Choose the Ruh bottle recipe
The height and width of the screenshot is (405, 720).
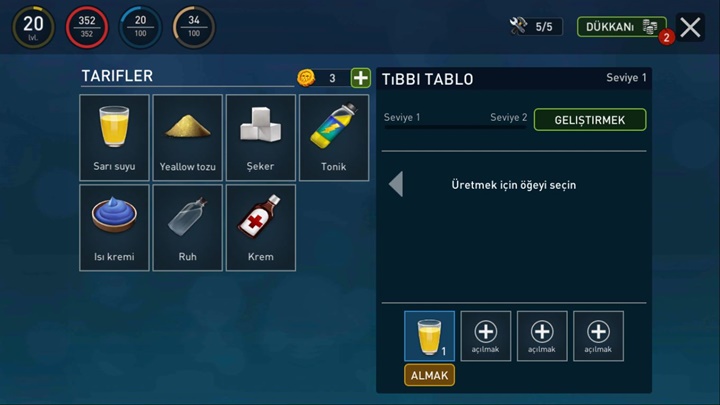pos(188,227)
